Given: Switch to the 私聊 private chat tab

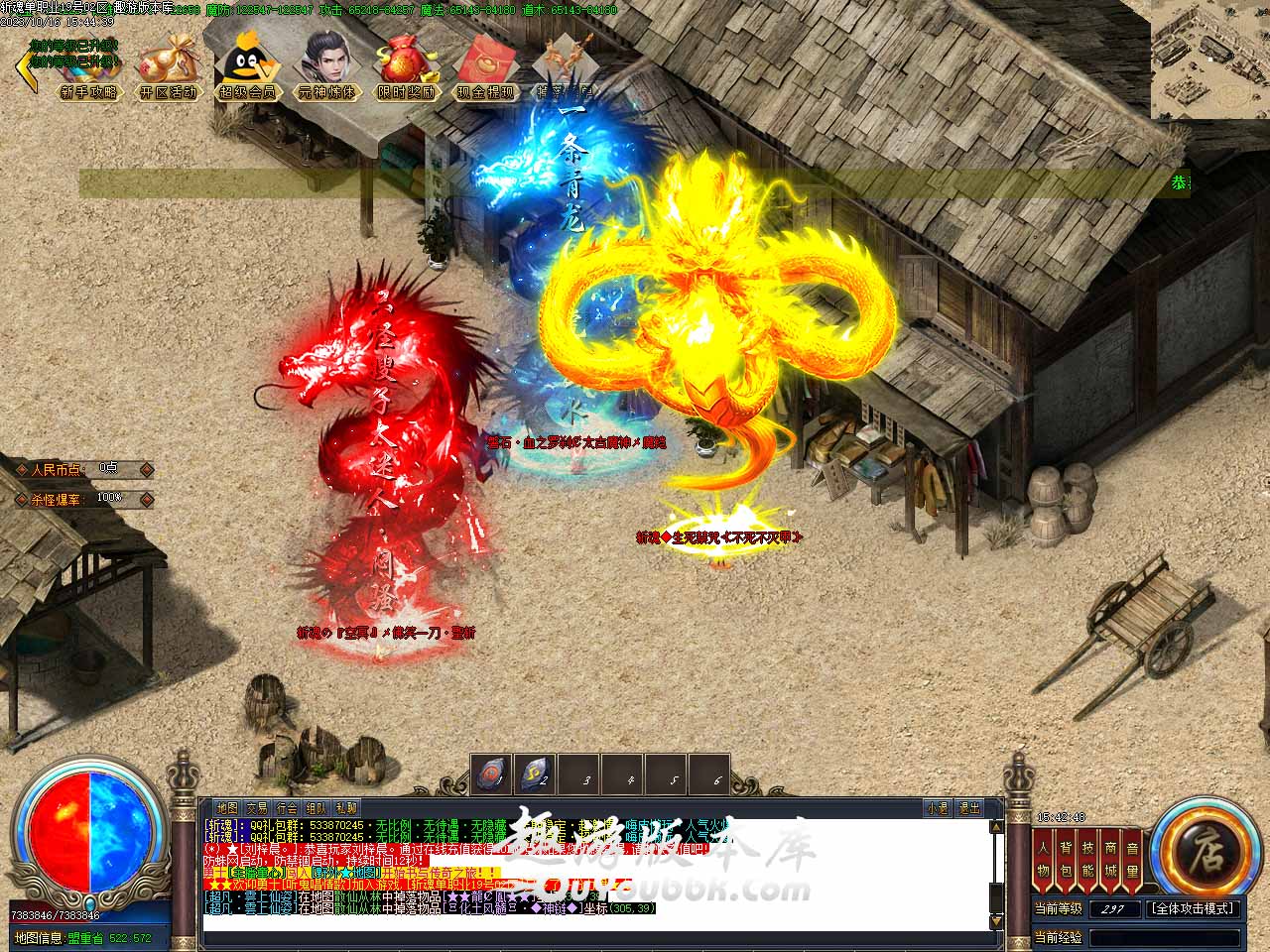Looking at the screenshot, I should pos(346,808).
